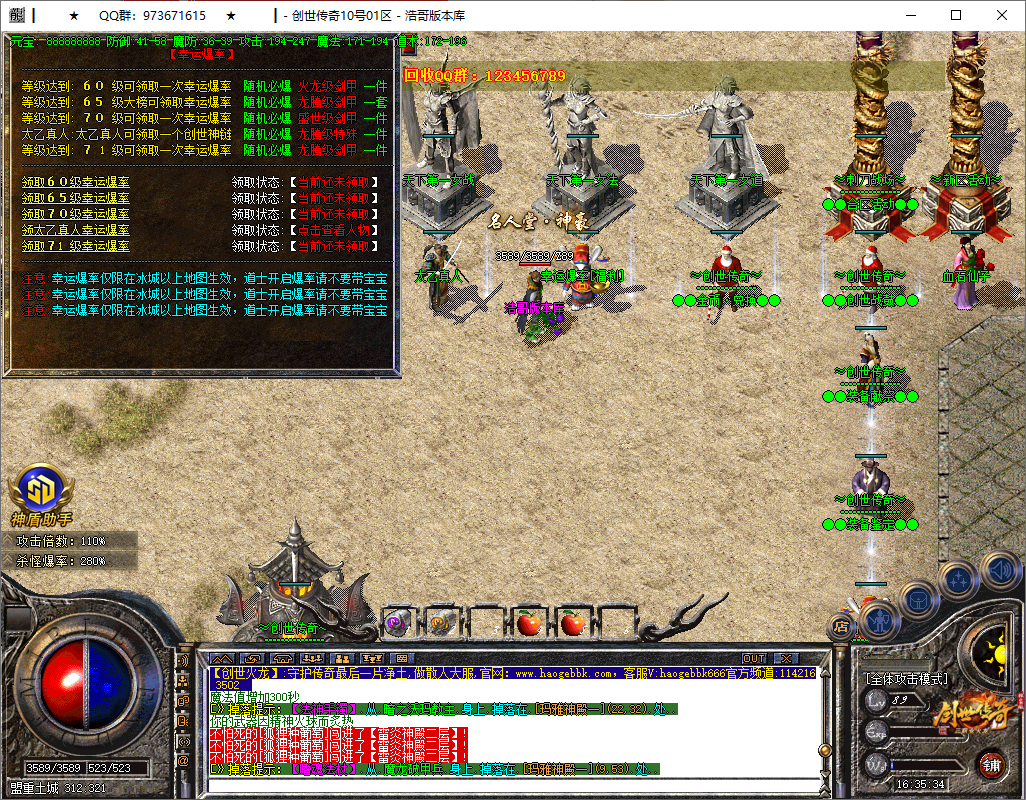This screenshot has height=800, width=1026.
Task: Claim the level 65 lucky drop rate
Action: 76,198
